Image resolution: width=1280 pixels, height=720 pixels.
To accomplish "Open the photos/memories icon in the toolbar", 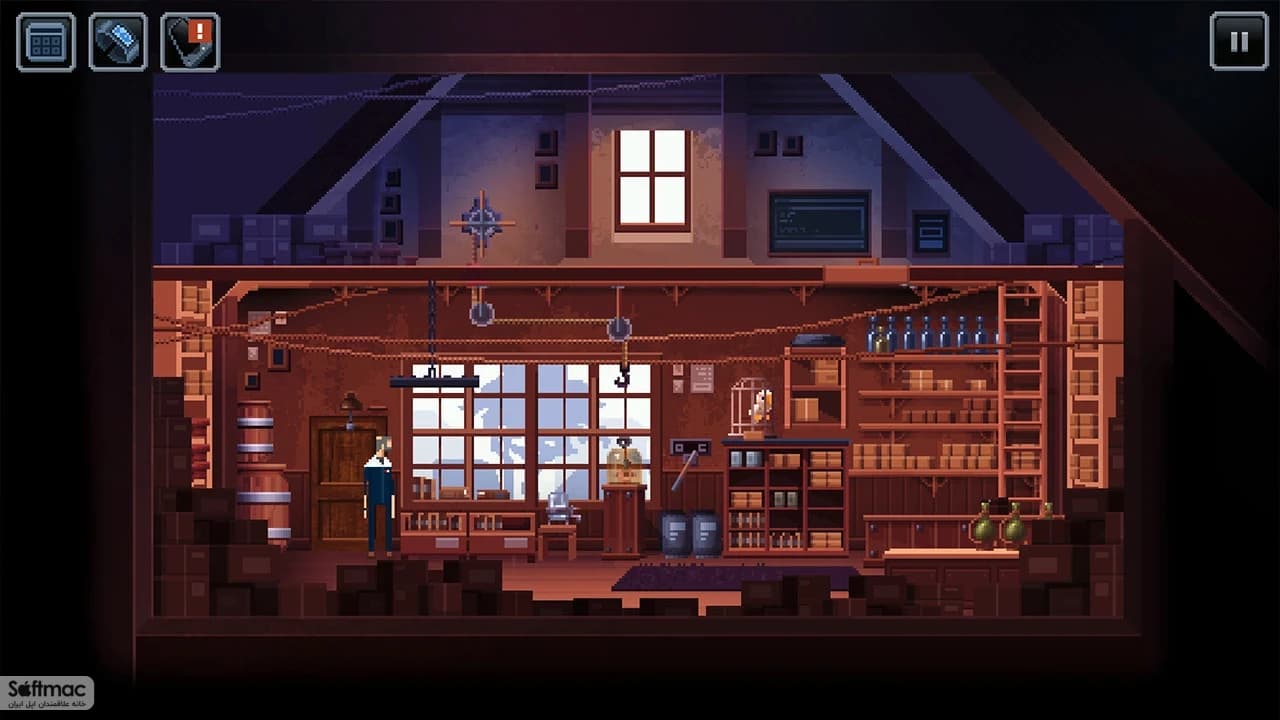I will (x=117, y=42).
